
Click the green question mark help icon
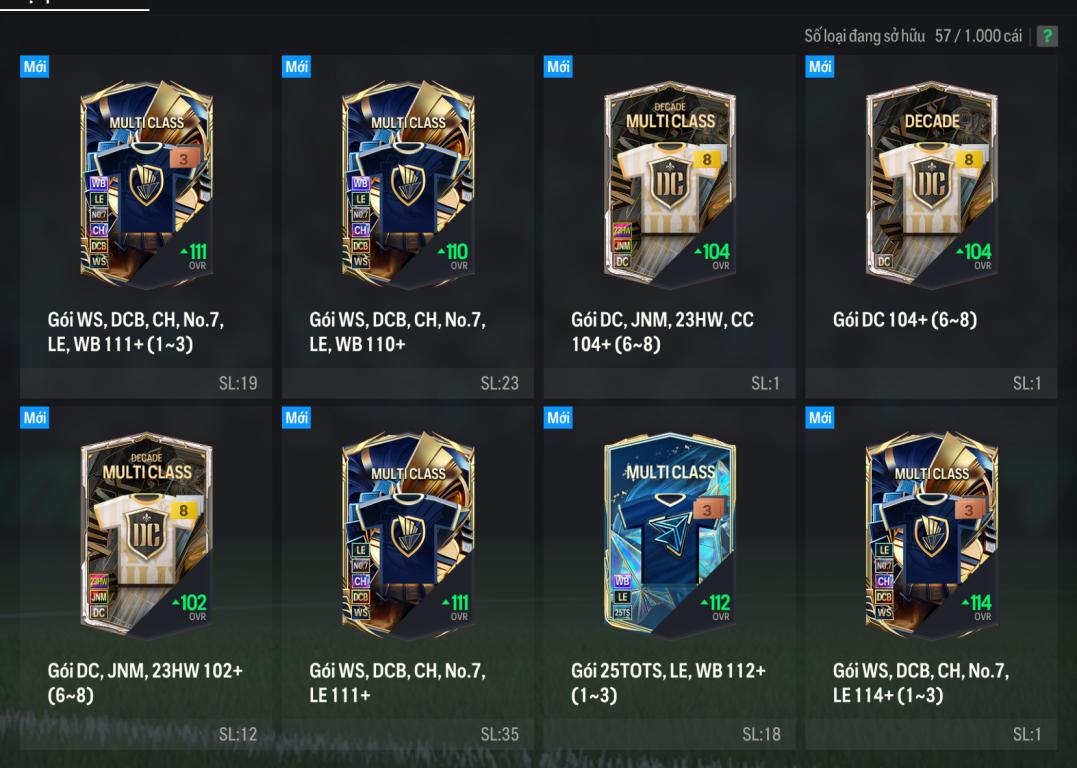coord(1047,37)
